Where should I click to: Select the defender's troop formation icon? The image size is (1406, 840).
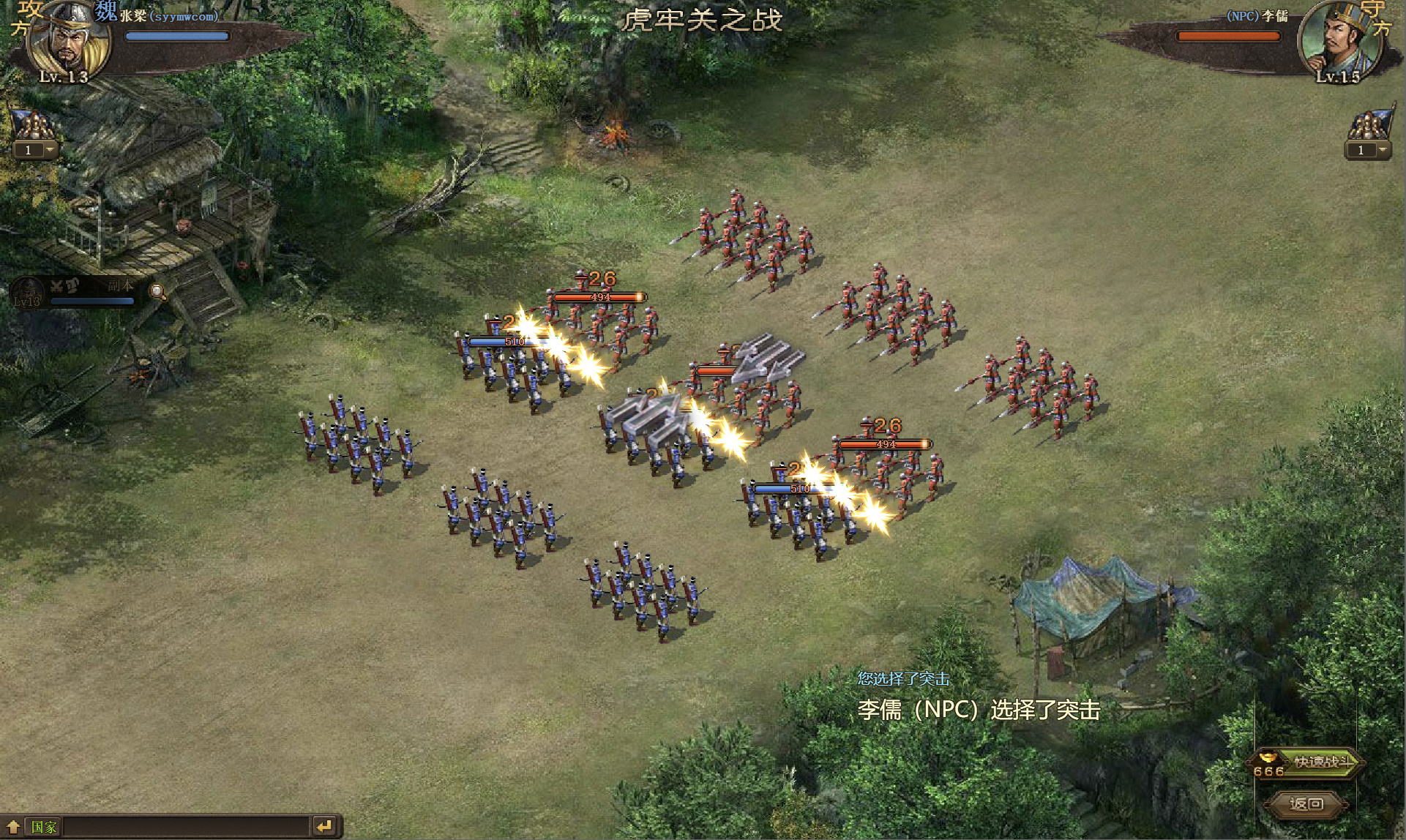[1369, 124]
